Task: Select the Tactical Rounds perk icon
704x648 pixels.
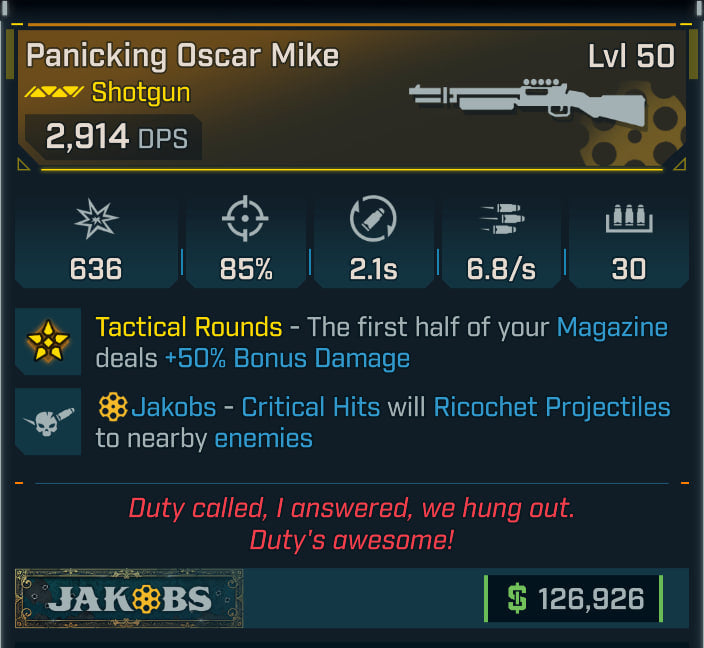Action: (48, 342)
